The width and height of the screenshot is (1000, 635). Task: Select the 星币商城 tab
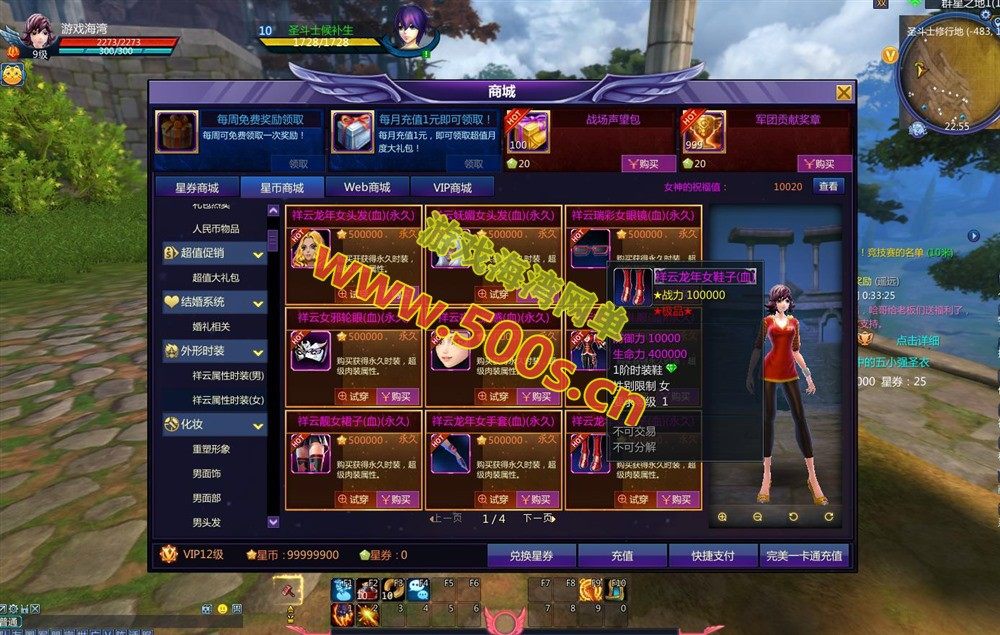click(283, 187)
